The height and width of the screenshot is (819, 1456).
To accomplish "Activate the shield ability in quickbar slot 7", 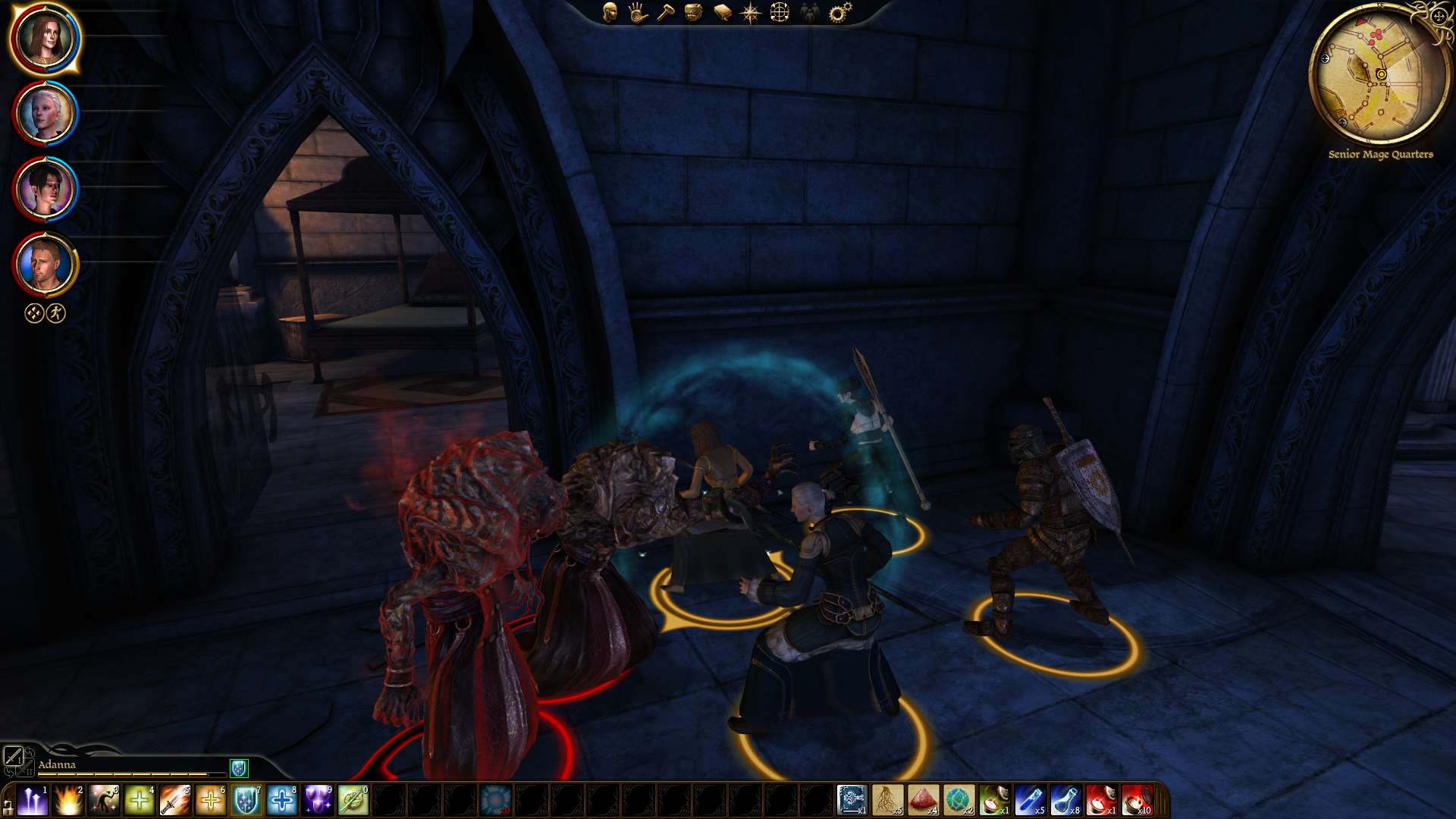I will 246,799.
